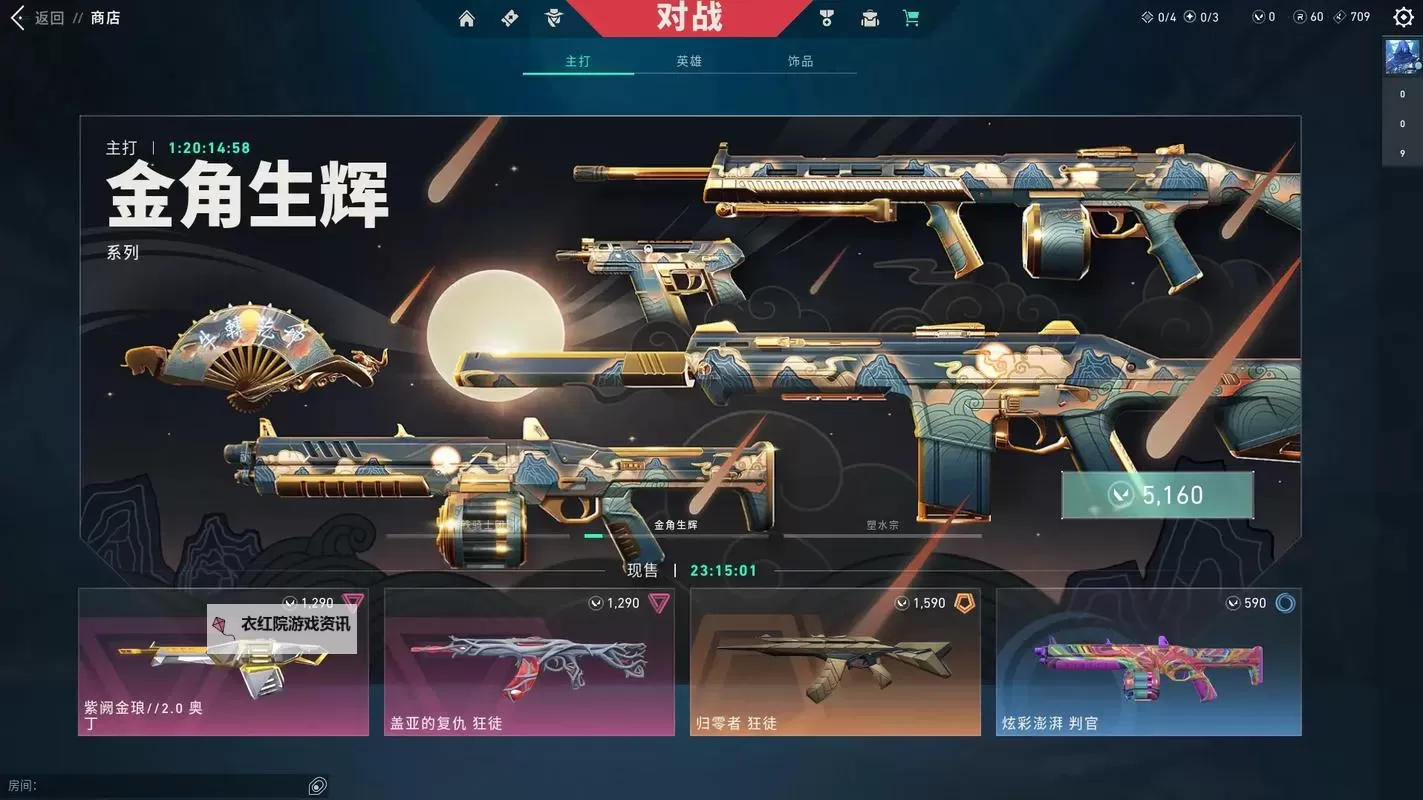The width and height of the screenshot is (1423, 800).
Task: Click the Valorant Points currency icon
Action: point(1259,17)
